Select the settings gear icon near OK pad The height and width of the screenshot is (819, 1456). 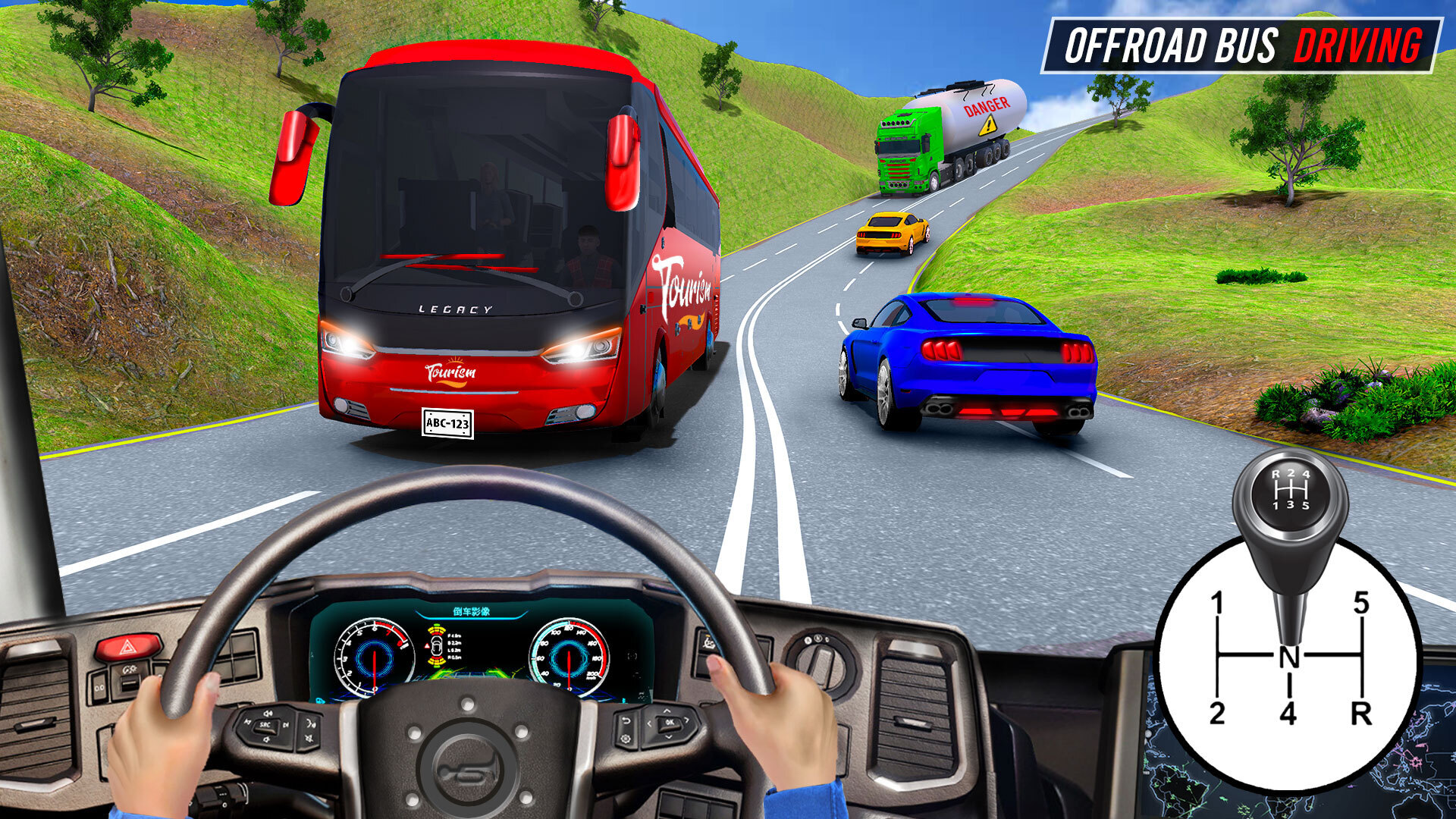(626, 739)
